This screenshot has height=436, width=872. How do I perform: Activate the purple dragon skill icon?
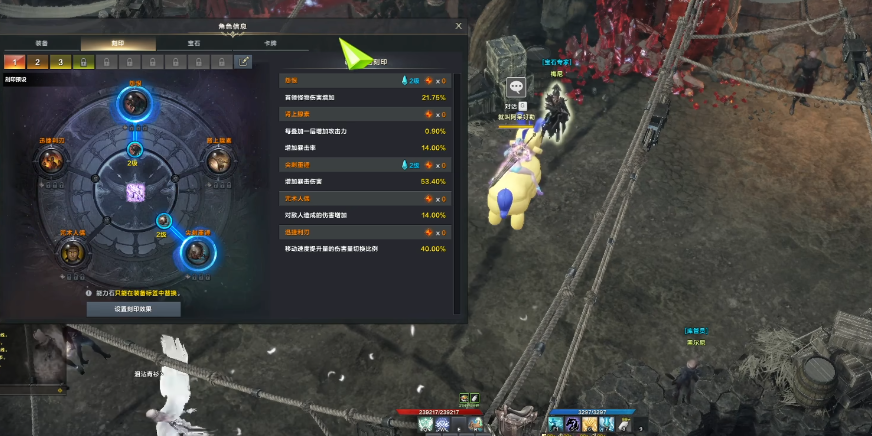click(572, 425)
